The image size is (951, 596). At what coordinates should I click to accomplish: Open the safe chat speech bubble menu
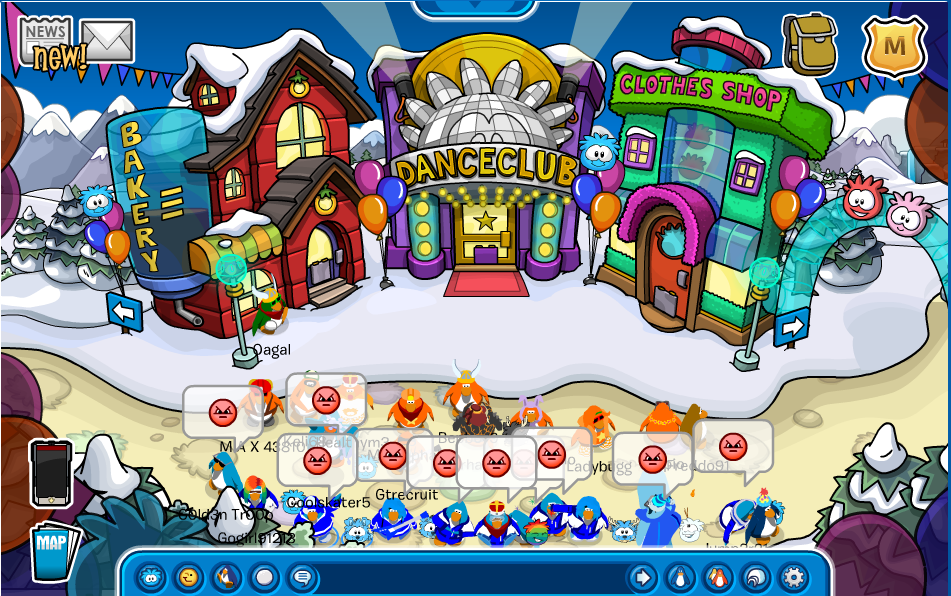(301, 577)
